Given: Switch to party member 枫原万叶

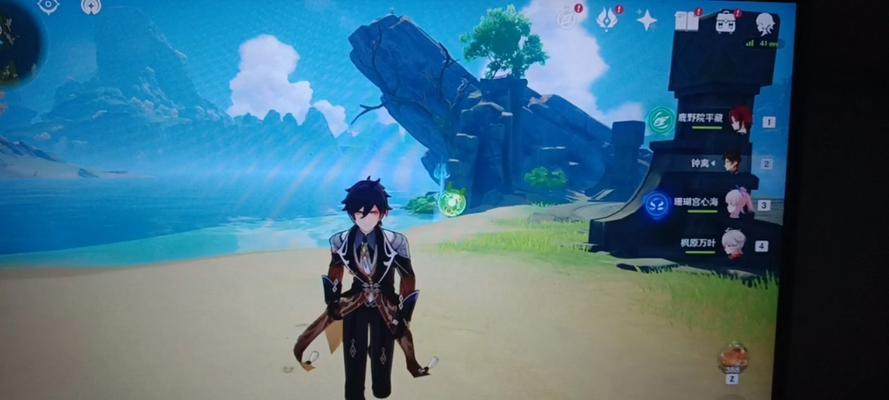Looking at the screenshot, I should 735,243.
